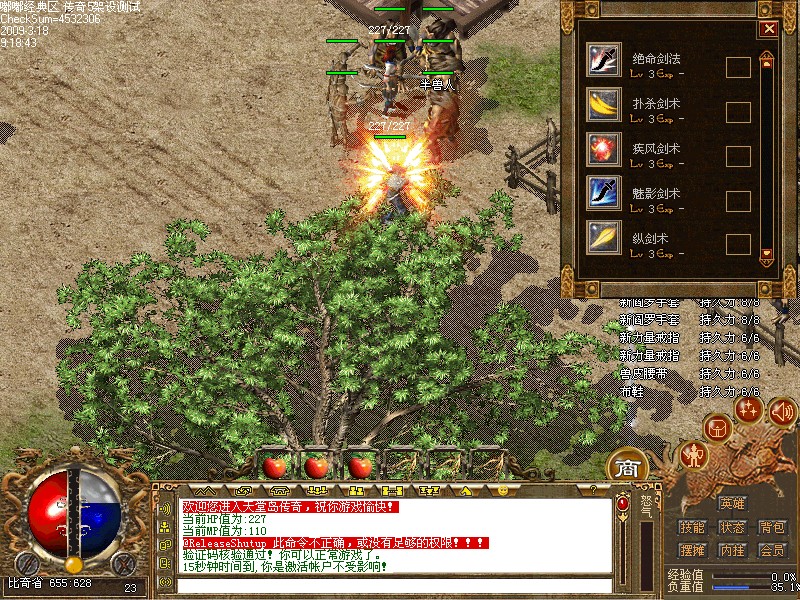Viewport: 800px width, 600px height.
Task: Open the question mark help button
Action: (592, 491)
